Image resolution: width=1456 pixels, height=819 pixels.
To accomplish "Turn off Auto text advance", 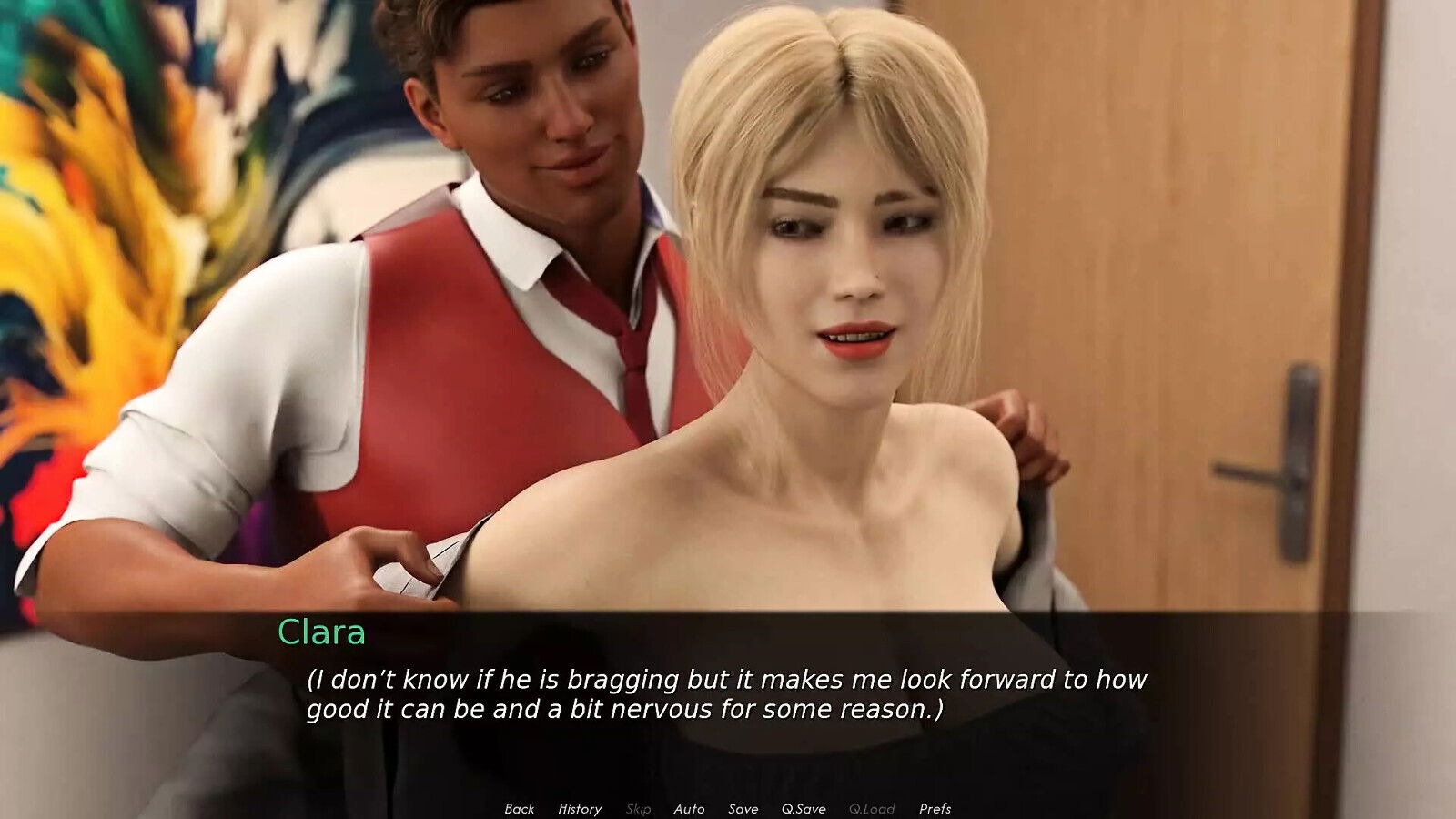I will tap(689, 808).
